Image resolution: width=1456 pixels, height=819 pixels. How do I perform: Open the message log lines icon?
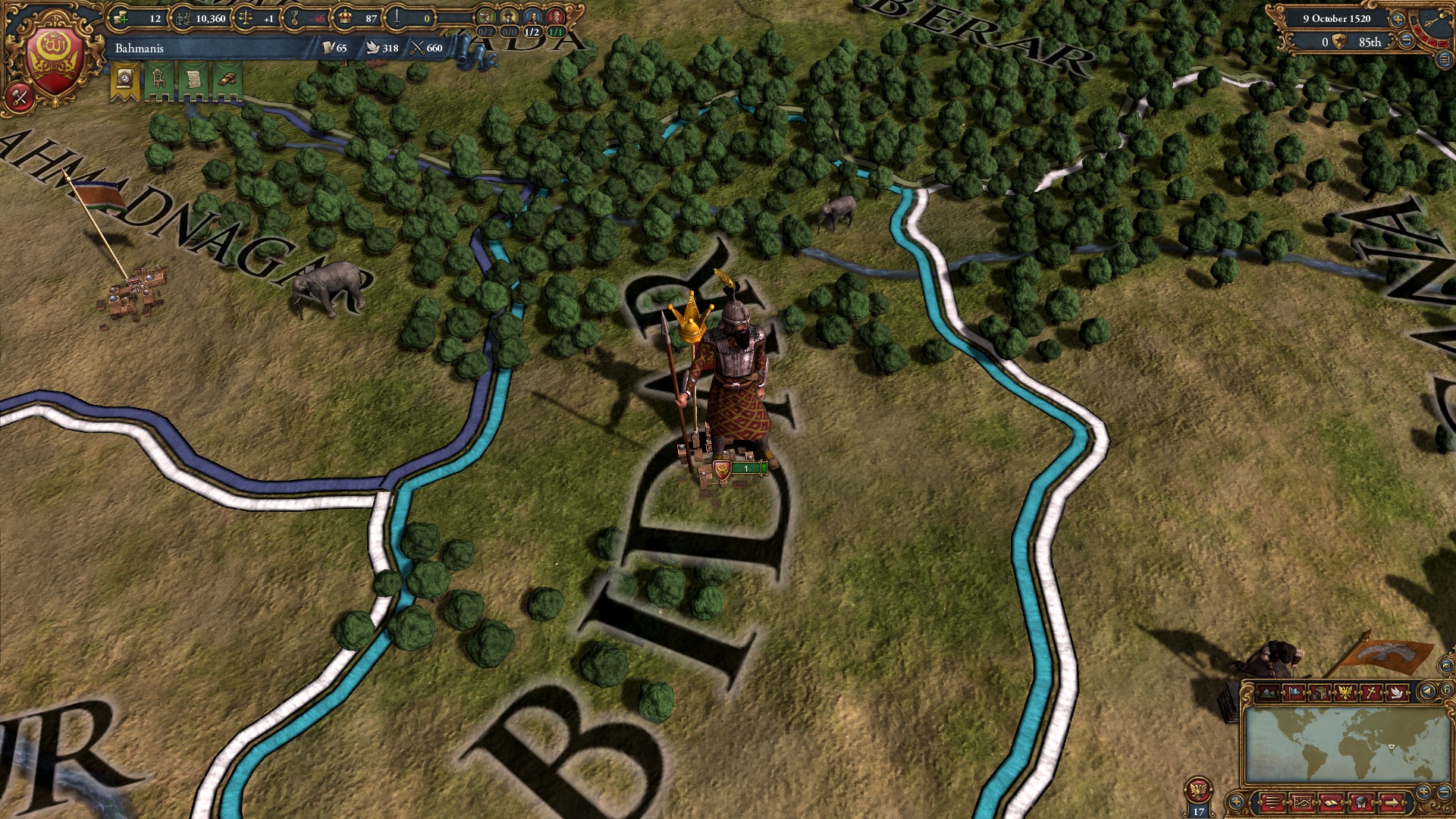click(x=1275, y=802)
